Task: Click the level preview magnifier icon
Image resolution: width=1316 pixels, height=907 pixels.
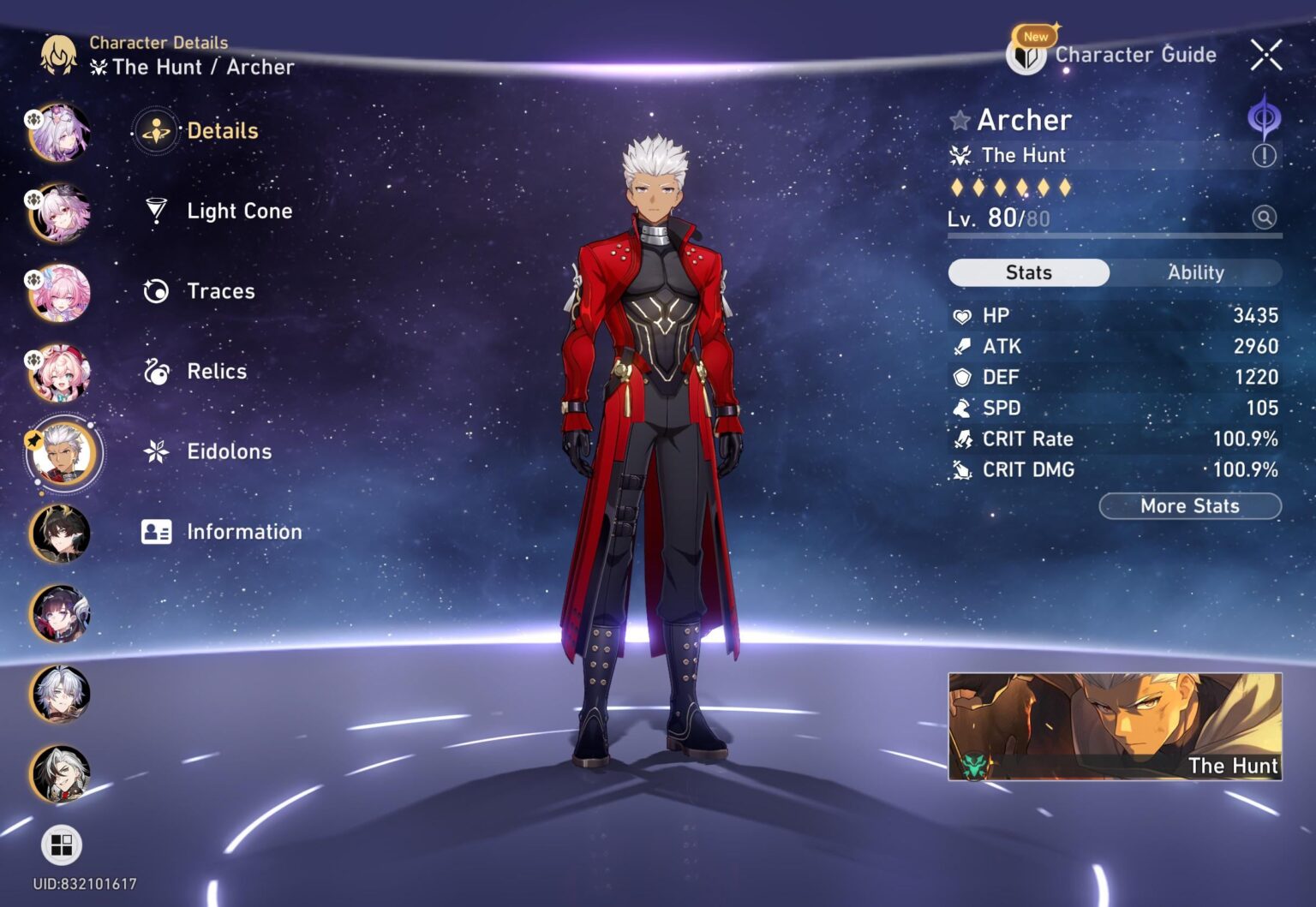Action: coord(1264,218)
